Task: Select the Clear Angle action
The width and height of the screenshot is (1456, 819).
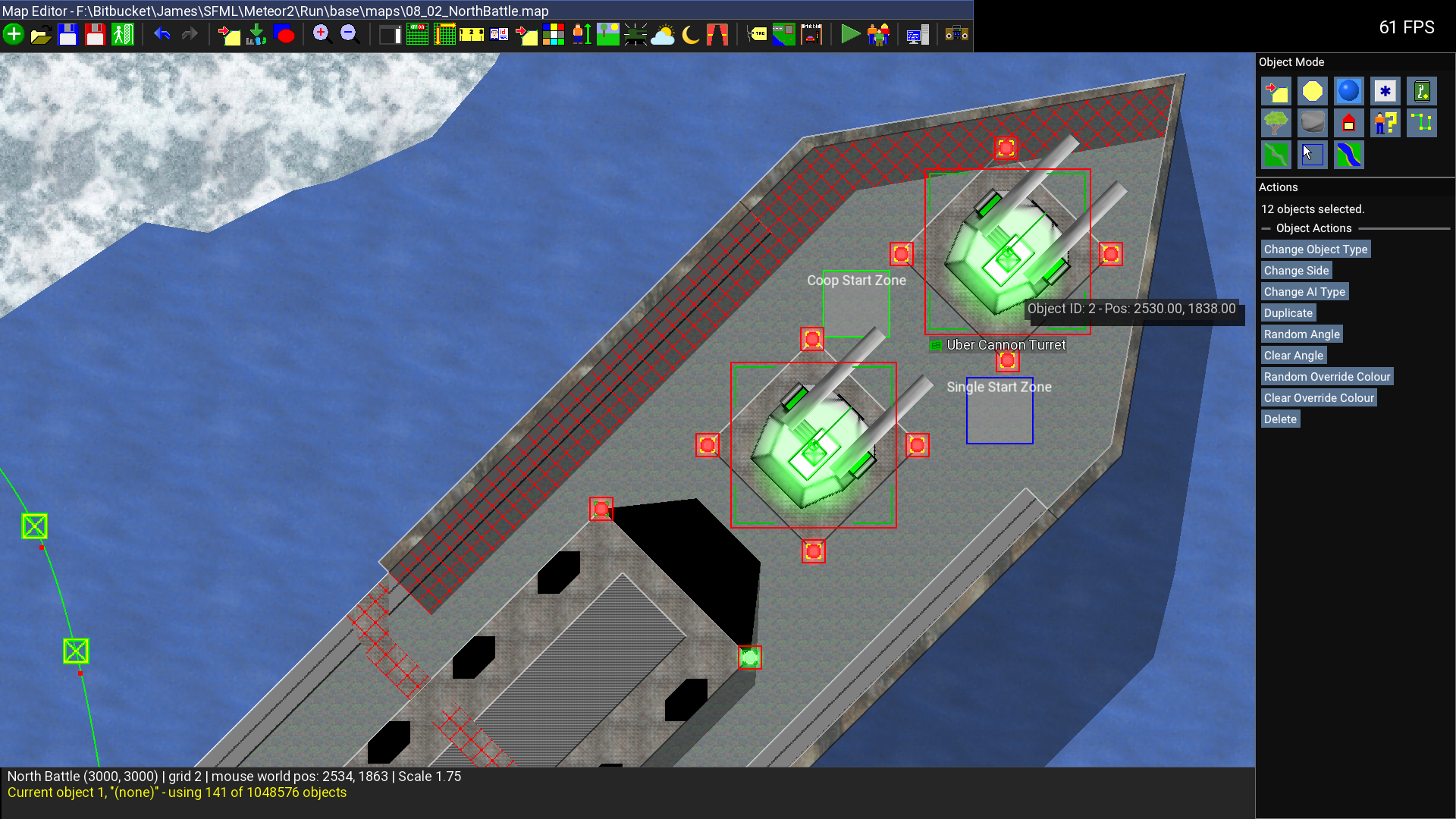Action: pos(1293,356)
